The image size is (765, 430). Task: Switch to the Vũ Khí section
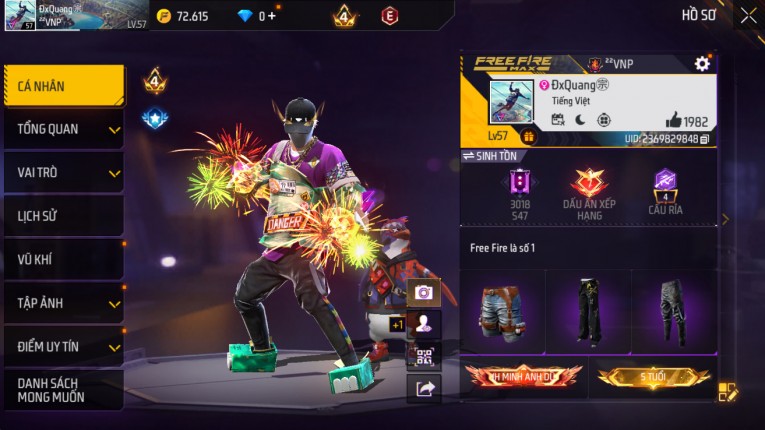pos(64,260)
